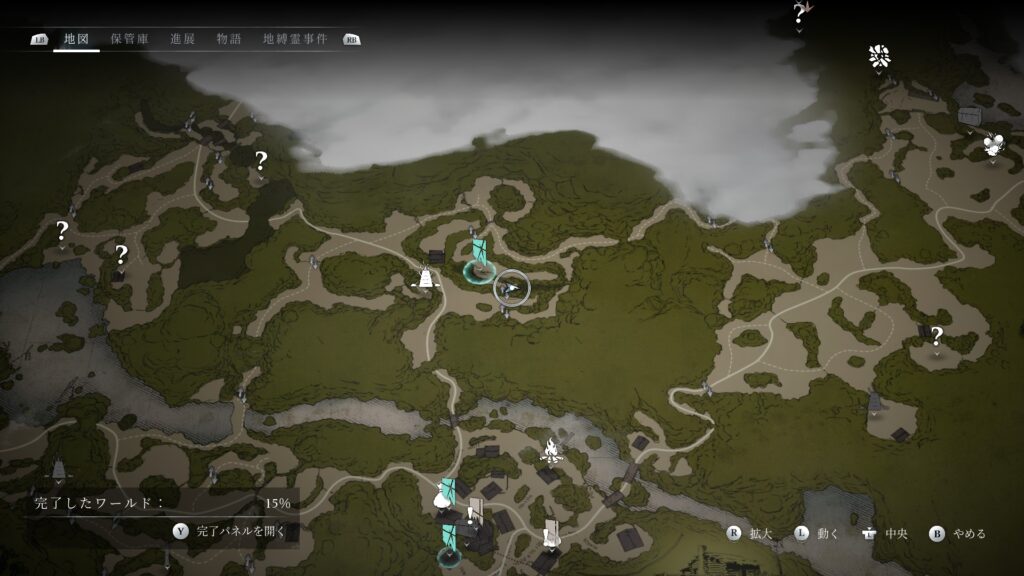The image size is (1024, 576).
Task: Click the 拡大 zoom control
Action: 752,533
